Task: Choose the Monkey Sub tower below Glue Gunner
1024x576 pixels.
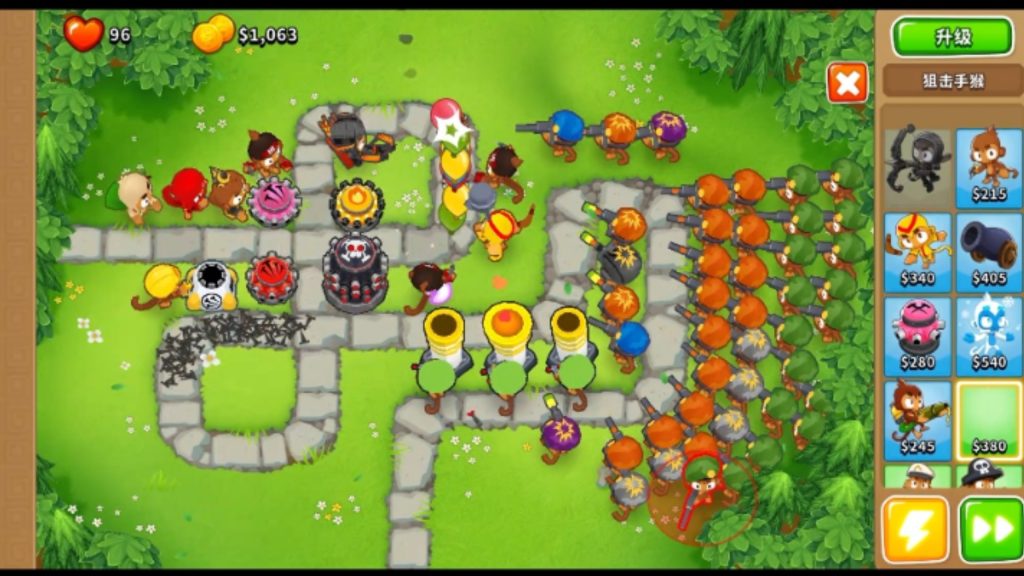Action: 917,475
